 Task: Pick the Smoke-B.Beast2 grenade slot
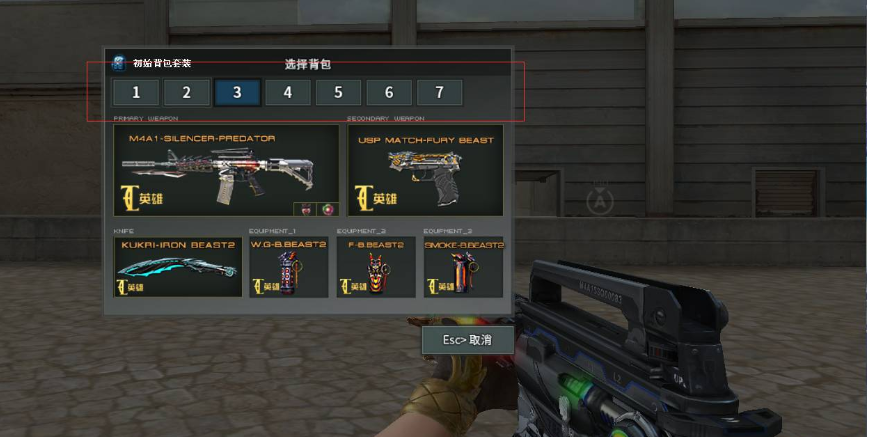[x=463, y=267]
